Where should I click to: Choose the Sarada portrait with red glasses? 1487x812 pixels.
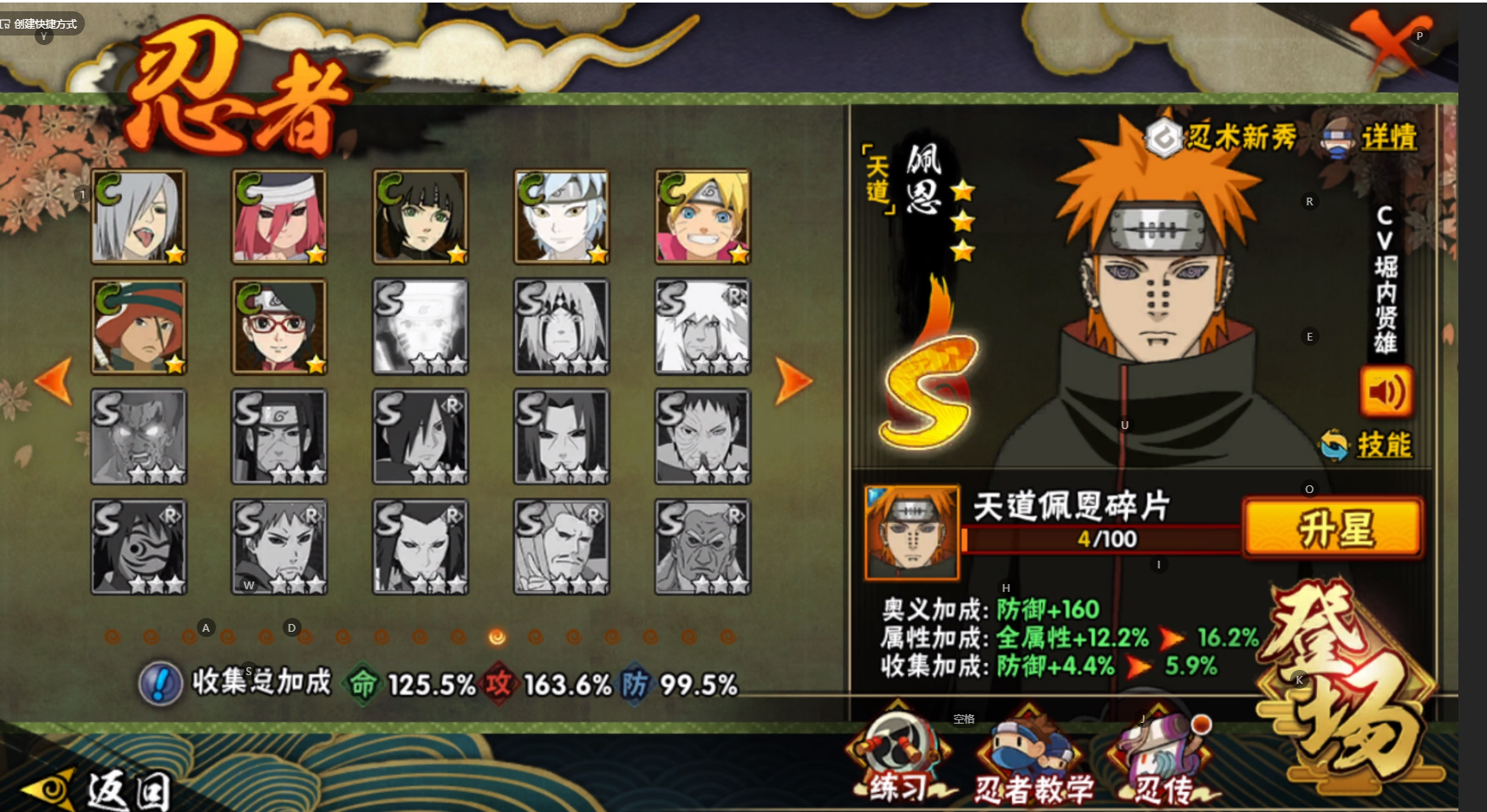tap(279, 327)
